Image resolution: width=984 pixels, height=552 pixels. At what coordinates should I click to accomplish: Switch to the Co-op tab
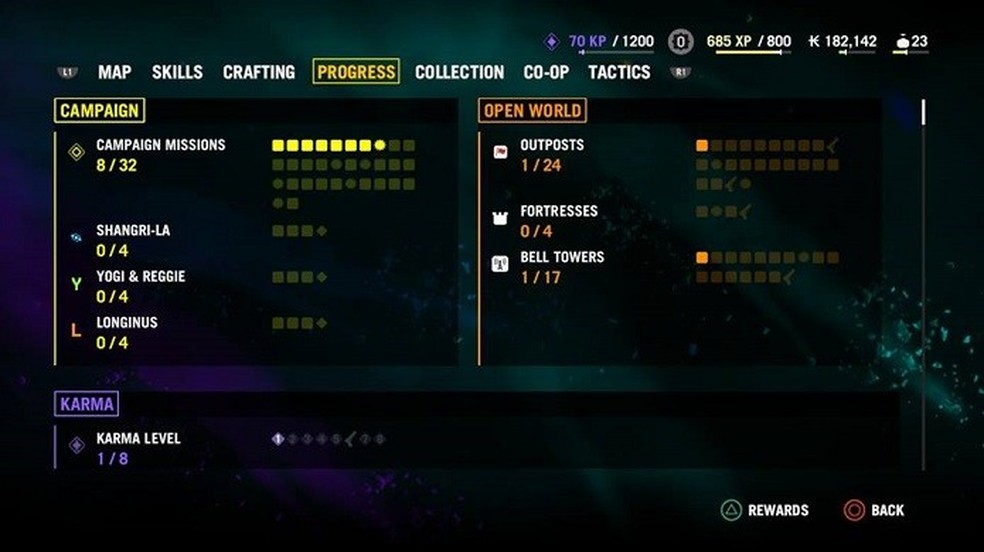546,72
